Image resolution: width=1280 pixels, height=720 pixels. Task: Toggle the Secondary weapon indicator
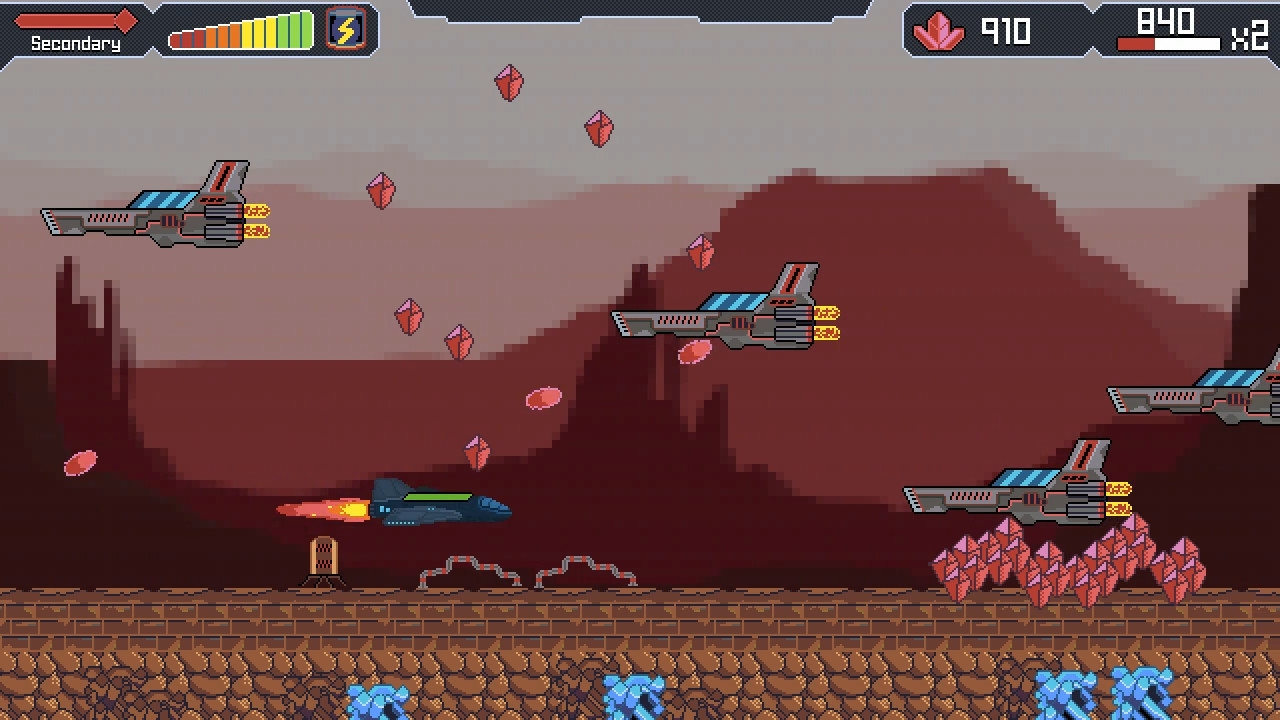pos(72,43)
